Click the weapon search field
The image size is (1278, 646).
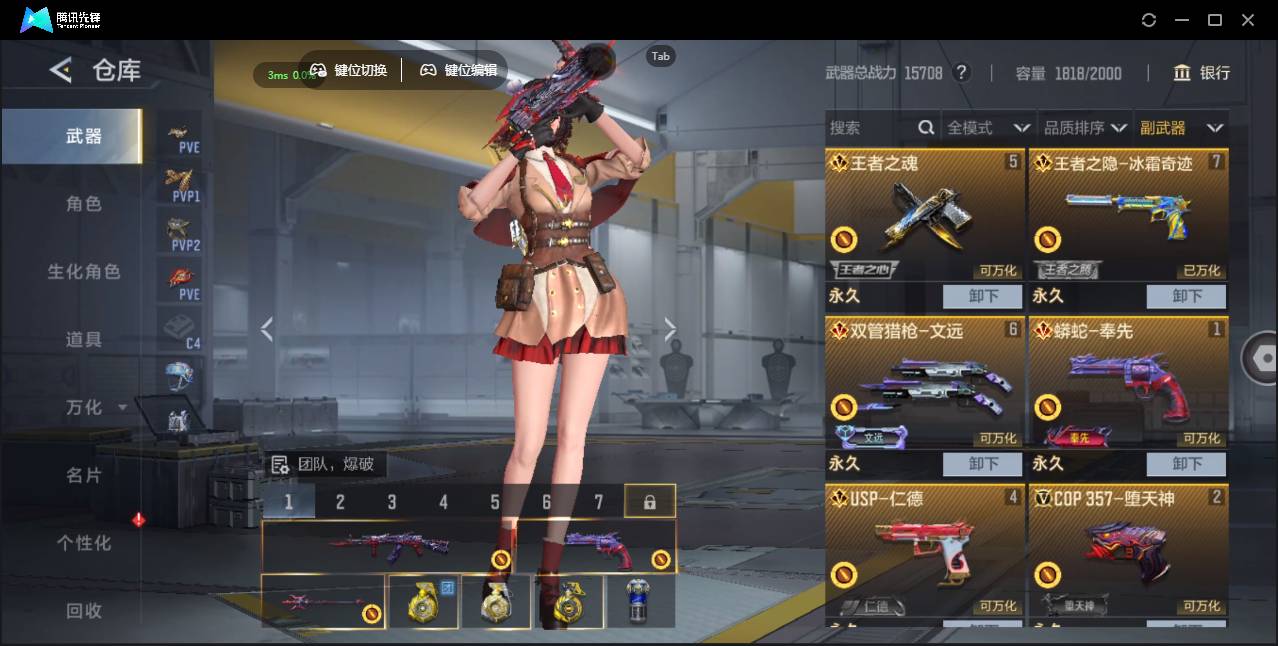coord(870,128)
